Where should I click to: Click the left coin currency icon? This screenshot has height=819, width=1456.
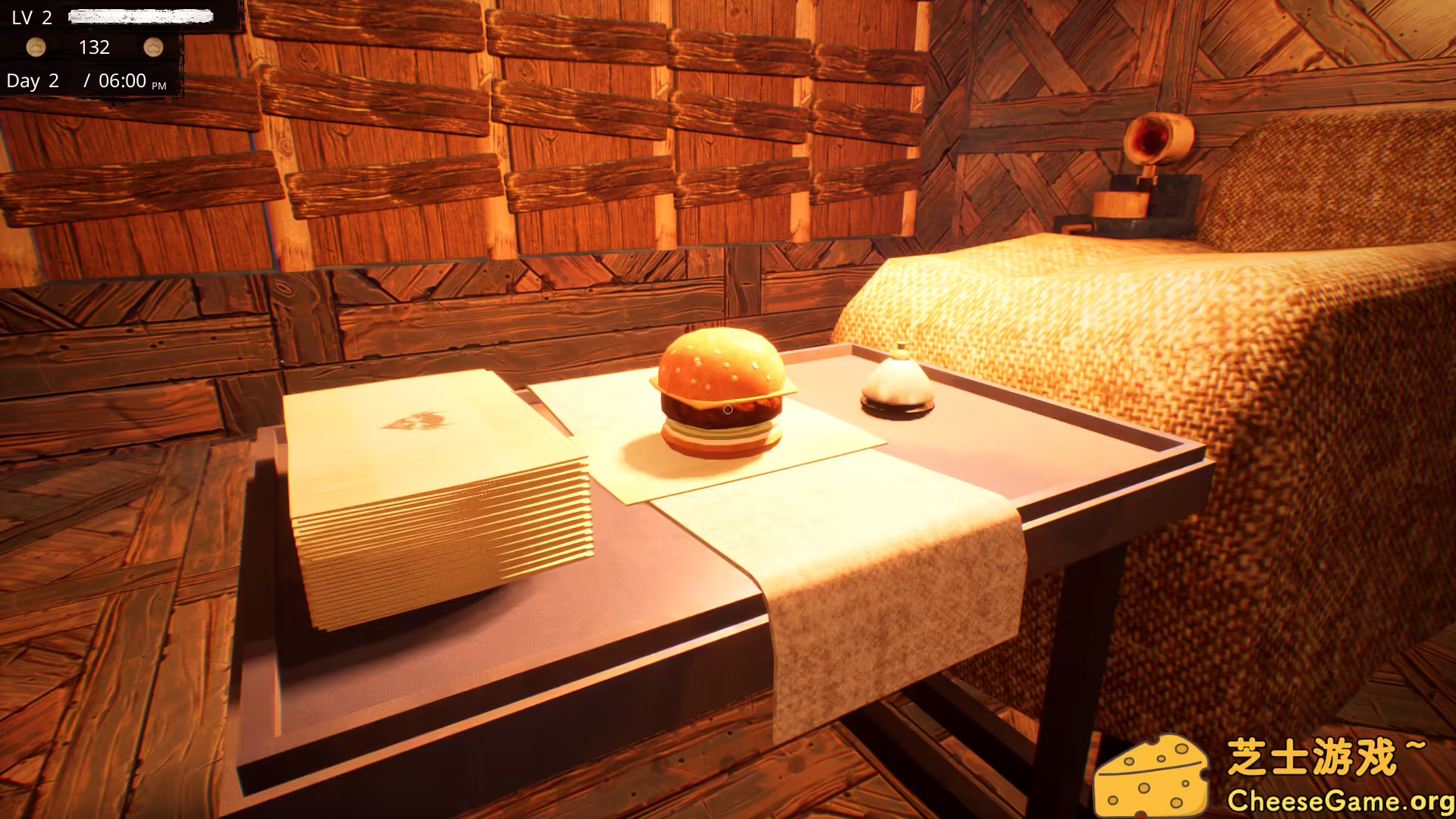tap(36, 47)
